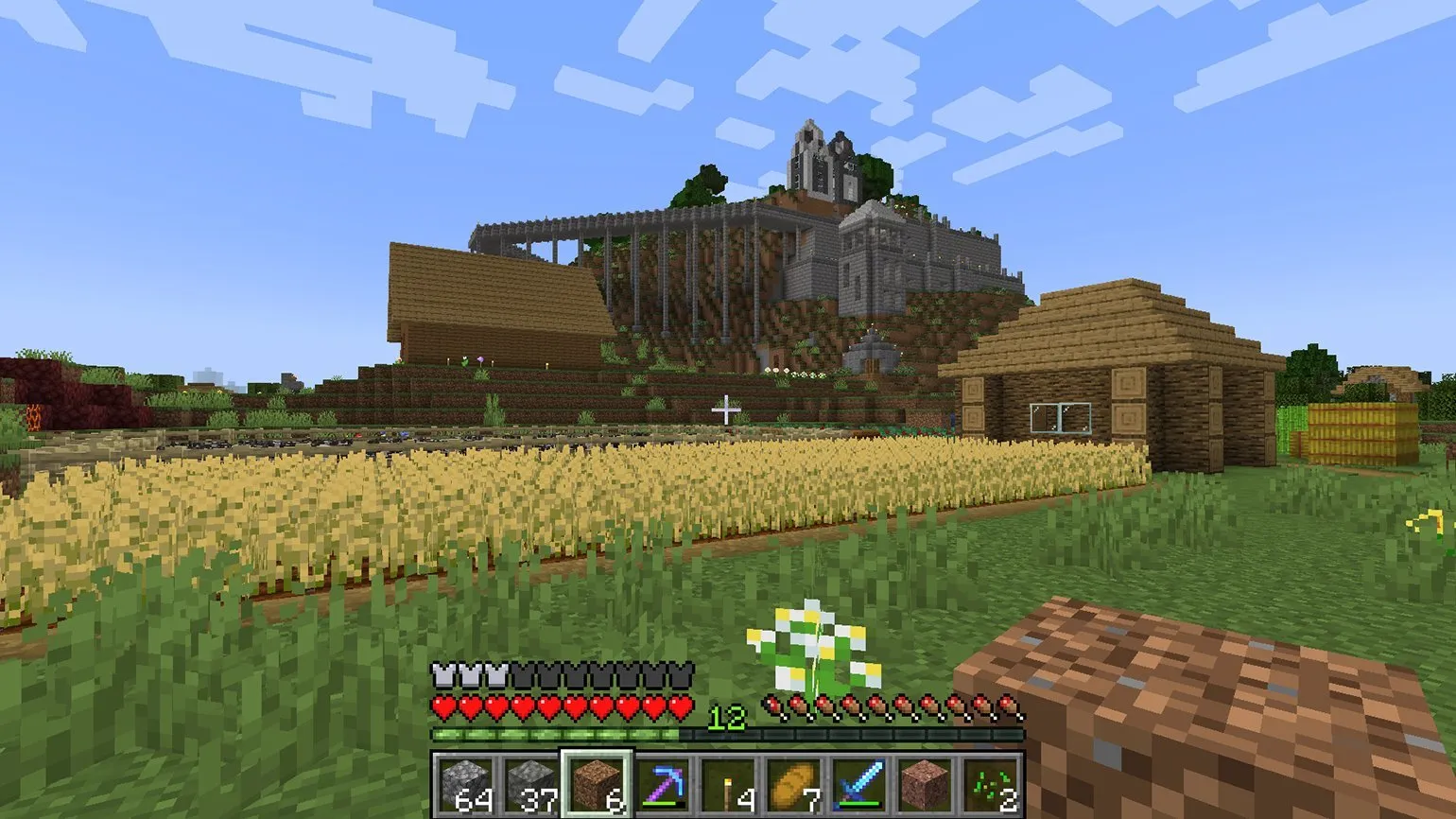Image resolution: width=1456 pixels, height=819 pixels.
Task: Select the cobblestone stack of 64
Action: 463,785
